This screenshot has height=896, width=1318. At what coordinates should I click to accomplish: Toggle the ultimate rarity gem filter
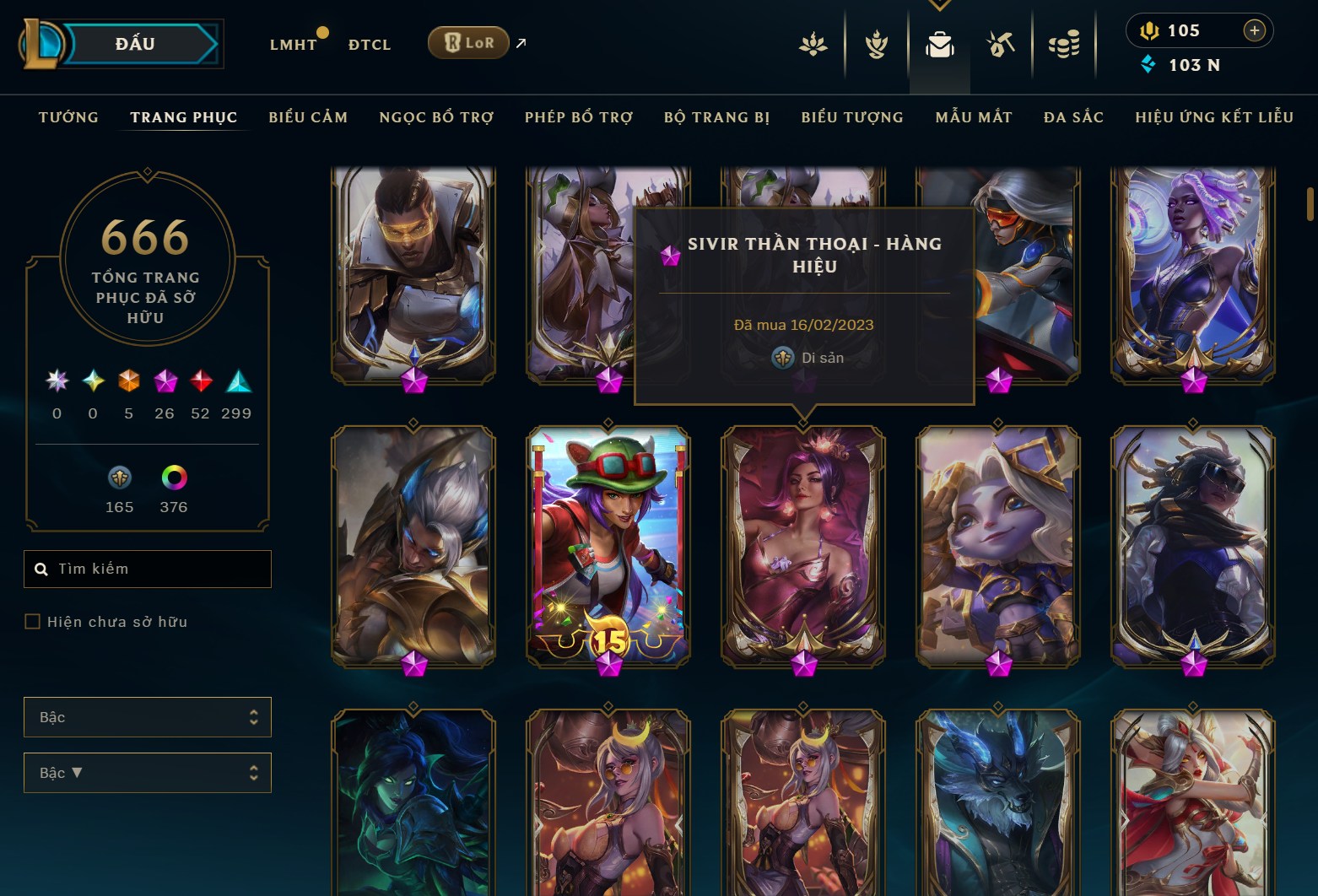(x=57, y=381)
